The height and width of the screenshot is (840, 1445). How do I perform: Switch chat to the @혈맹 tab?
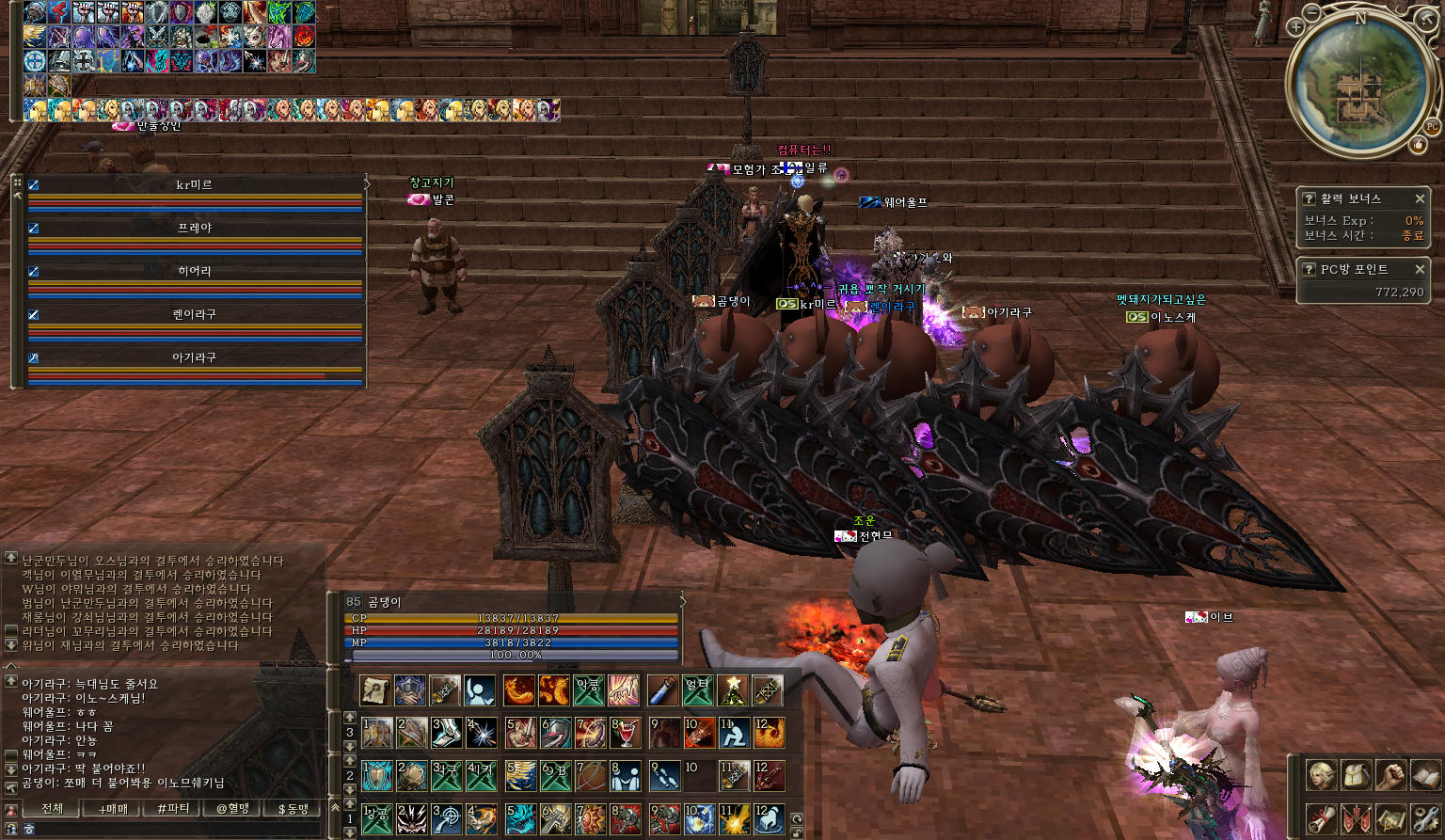(x=233, y=808)
